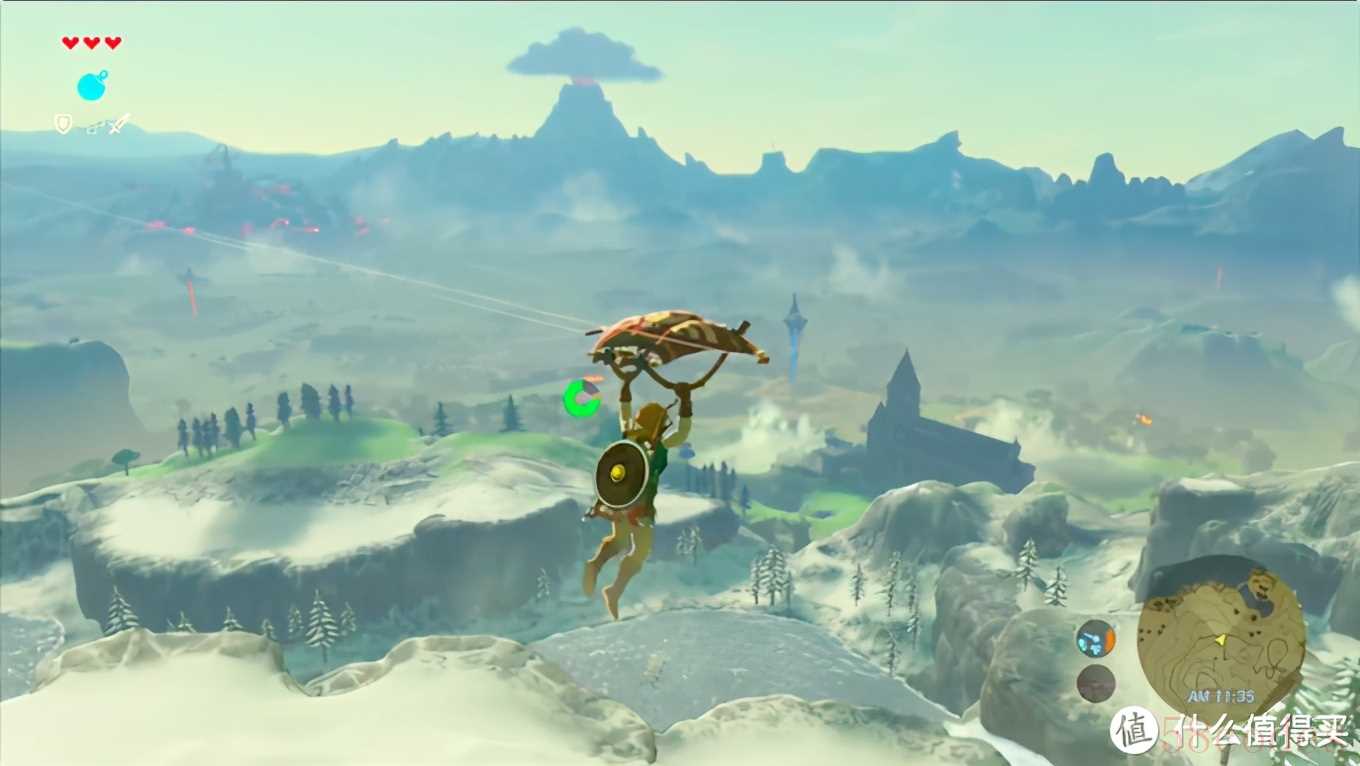The width and height of the screenshot is (1360, 766).
Task: Select the blue Remote Bomb rune icon
Action: 91,86
